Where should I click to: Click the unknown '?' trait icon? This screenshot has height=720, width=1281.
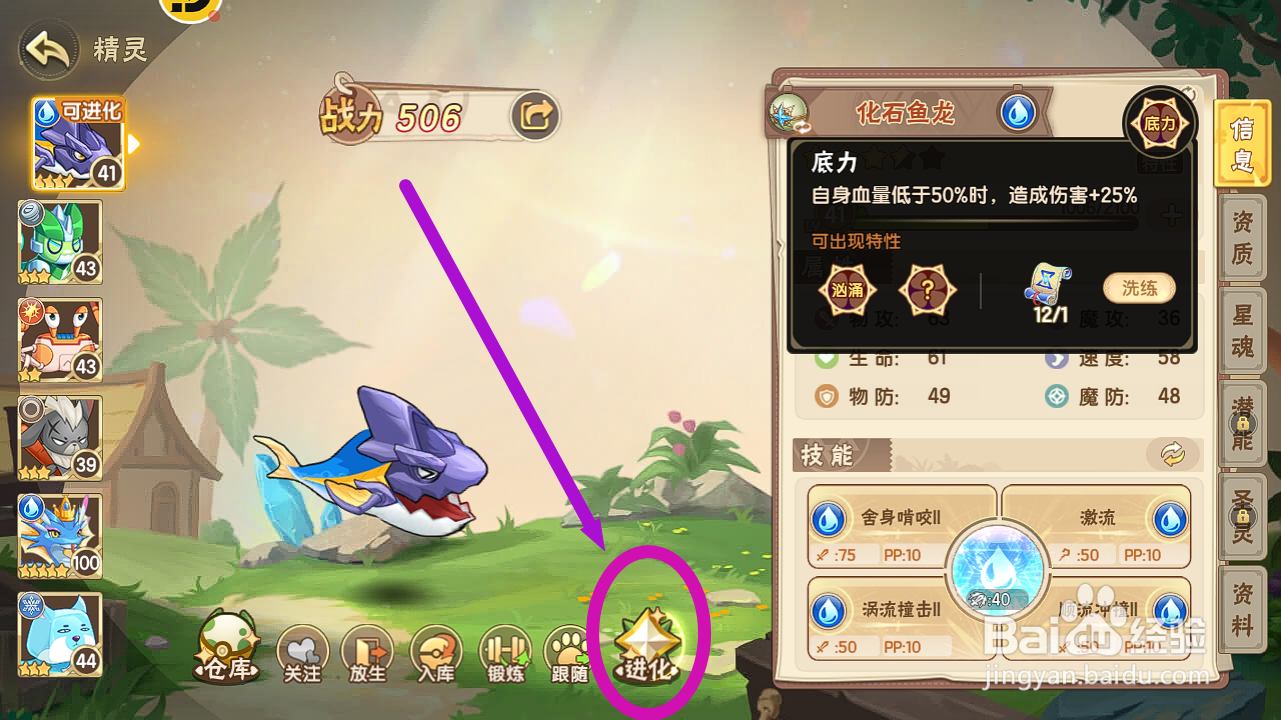[x=928, y=289]
